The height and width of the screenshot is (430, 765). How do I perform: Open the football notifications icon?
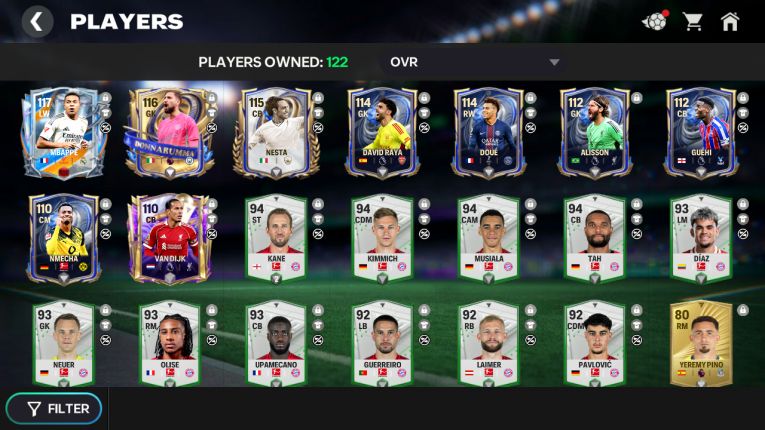click(x=654, y=21)
